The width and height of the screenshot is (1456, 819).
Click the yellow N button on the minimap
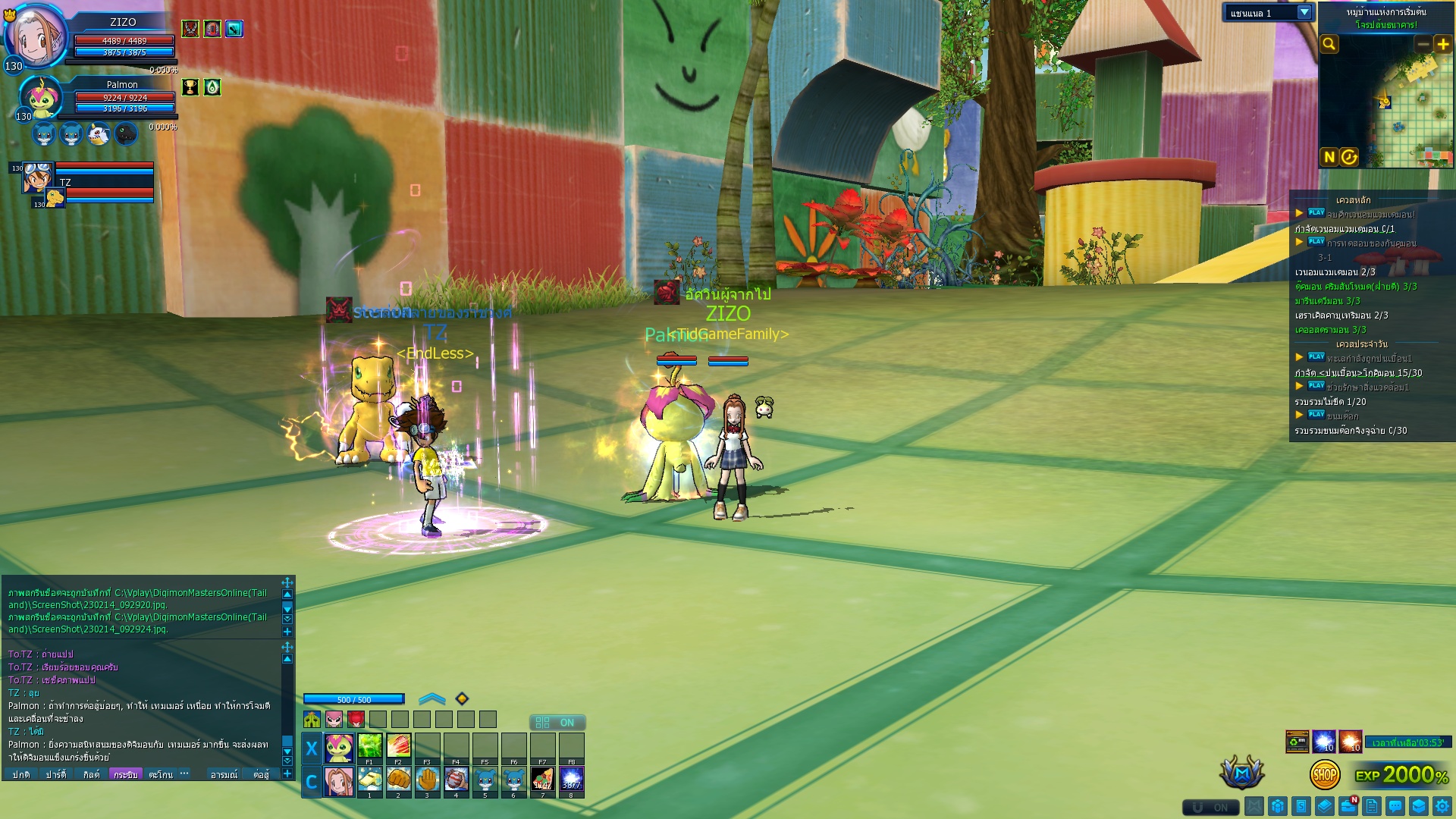pyautogui.click(x=1329, y=157)
